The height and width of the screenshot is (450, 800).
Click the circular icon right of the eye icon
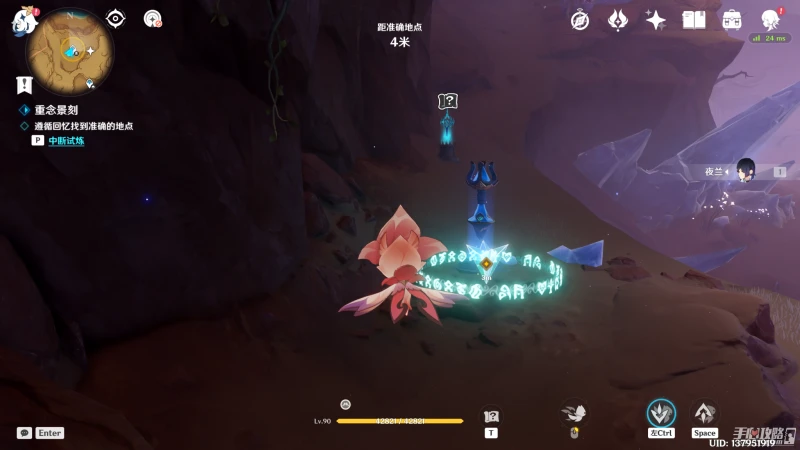pyautogui.click(x=153, y=18)
